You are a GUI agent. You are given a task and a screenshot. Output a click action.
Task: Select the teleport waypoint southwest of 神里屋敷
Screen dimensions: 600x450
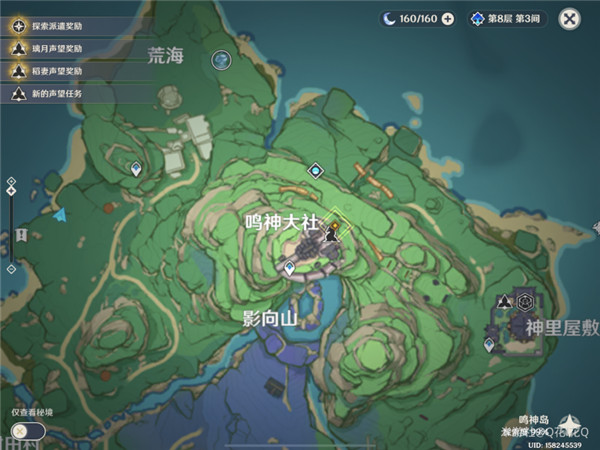[489, 344]
